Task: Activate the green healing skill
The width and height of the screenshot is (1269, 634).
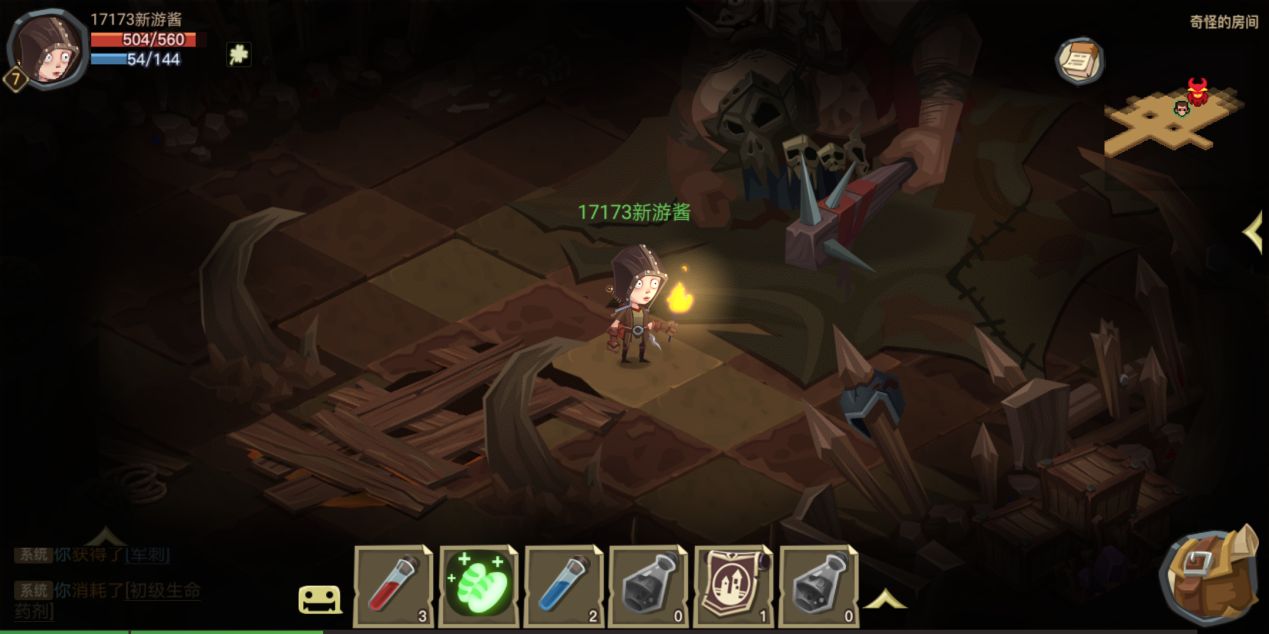Action: [478, 585]
